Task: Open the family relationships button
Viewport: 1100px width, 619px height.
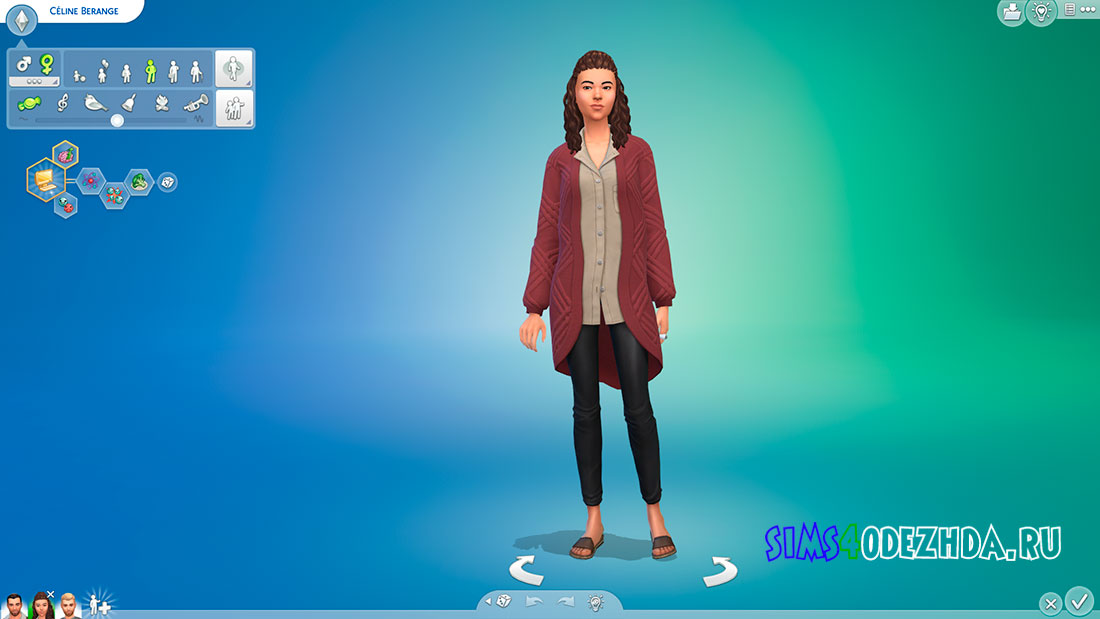Action: pos(235,109)
